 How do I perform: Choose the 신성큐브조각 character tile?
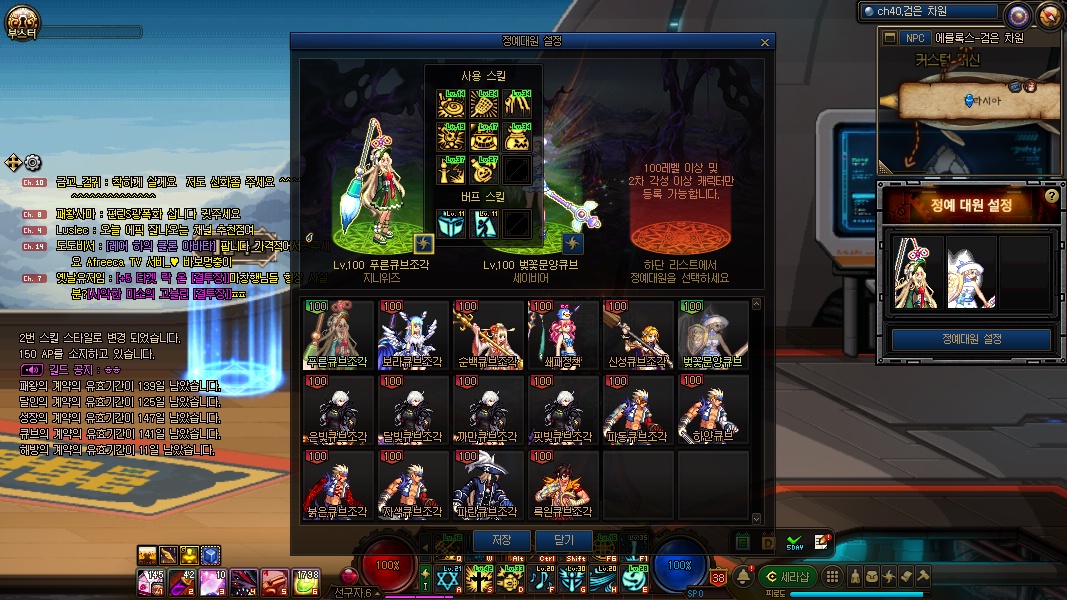point(638,335)
